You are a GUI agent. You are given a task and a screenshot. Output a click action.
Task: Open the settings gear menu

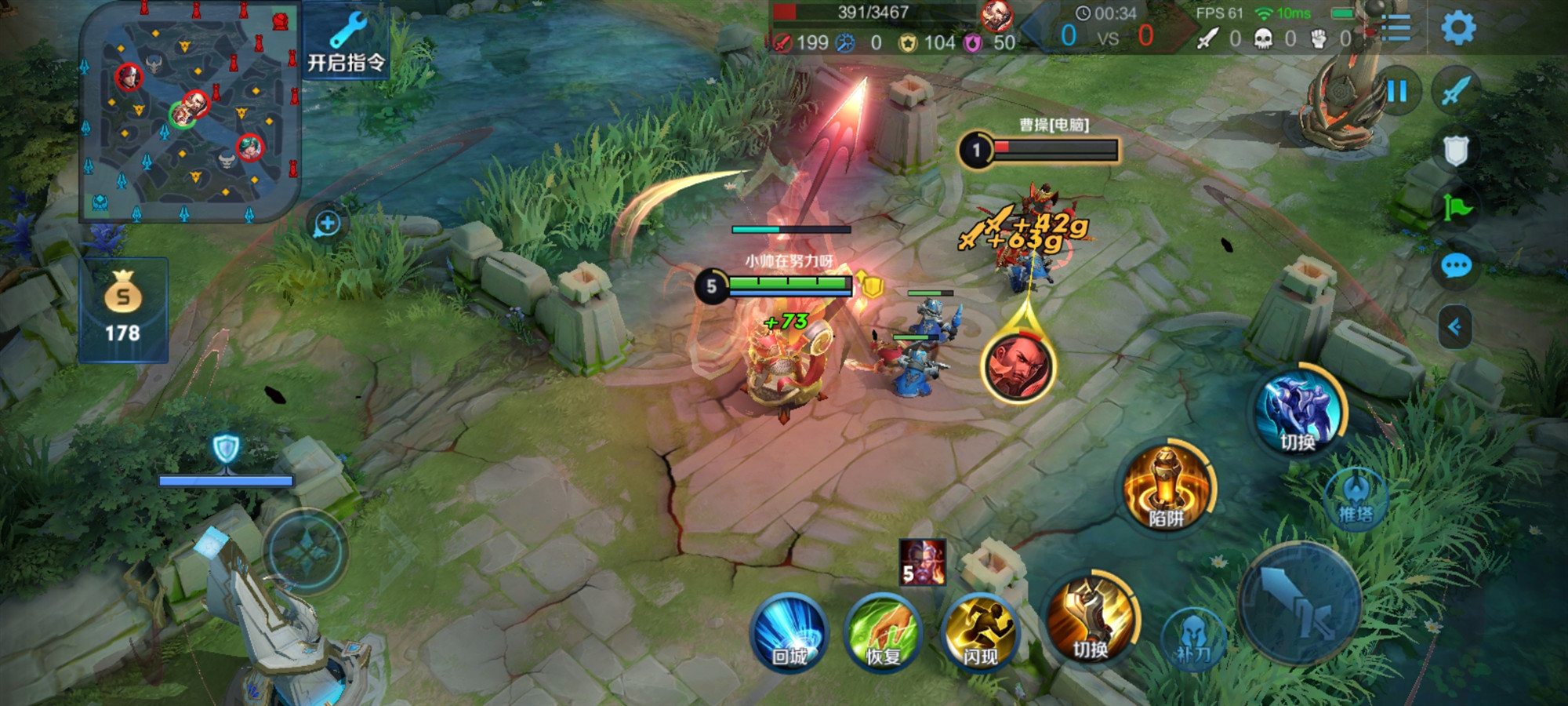click(x=1457, y=28)
